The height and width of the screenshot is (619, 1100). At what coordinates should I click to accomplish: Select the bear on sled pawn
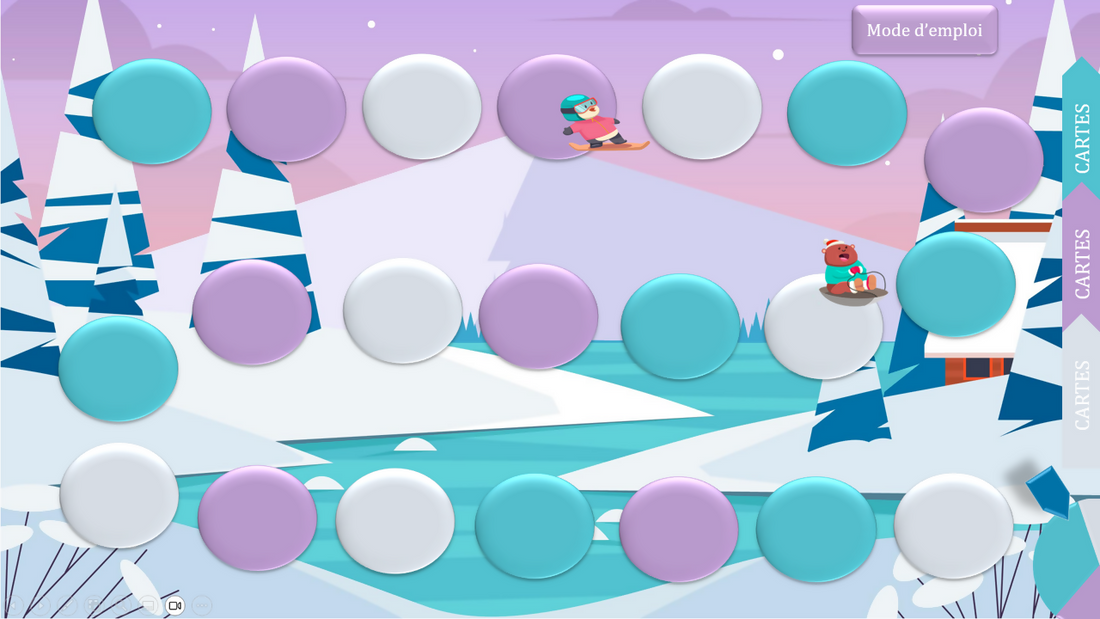(850, 272)
